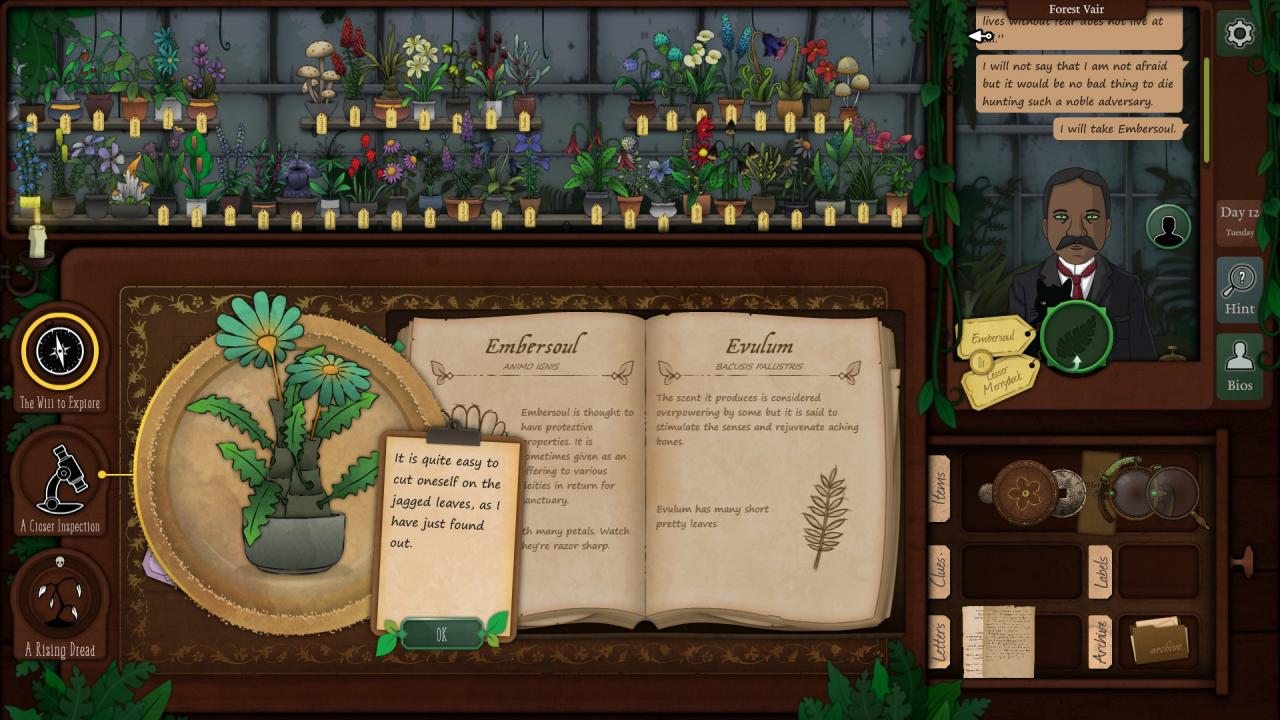Image resolution: width=1280 pixels, height=720 pixels.
Task: Pick up the letter in the drawer
Action: [x=997, y=640]
